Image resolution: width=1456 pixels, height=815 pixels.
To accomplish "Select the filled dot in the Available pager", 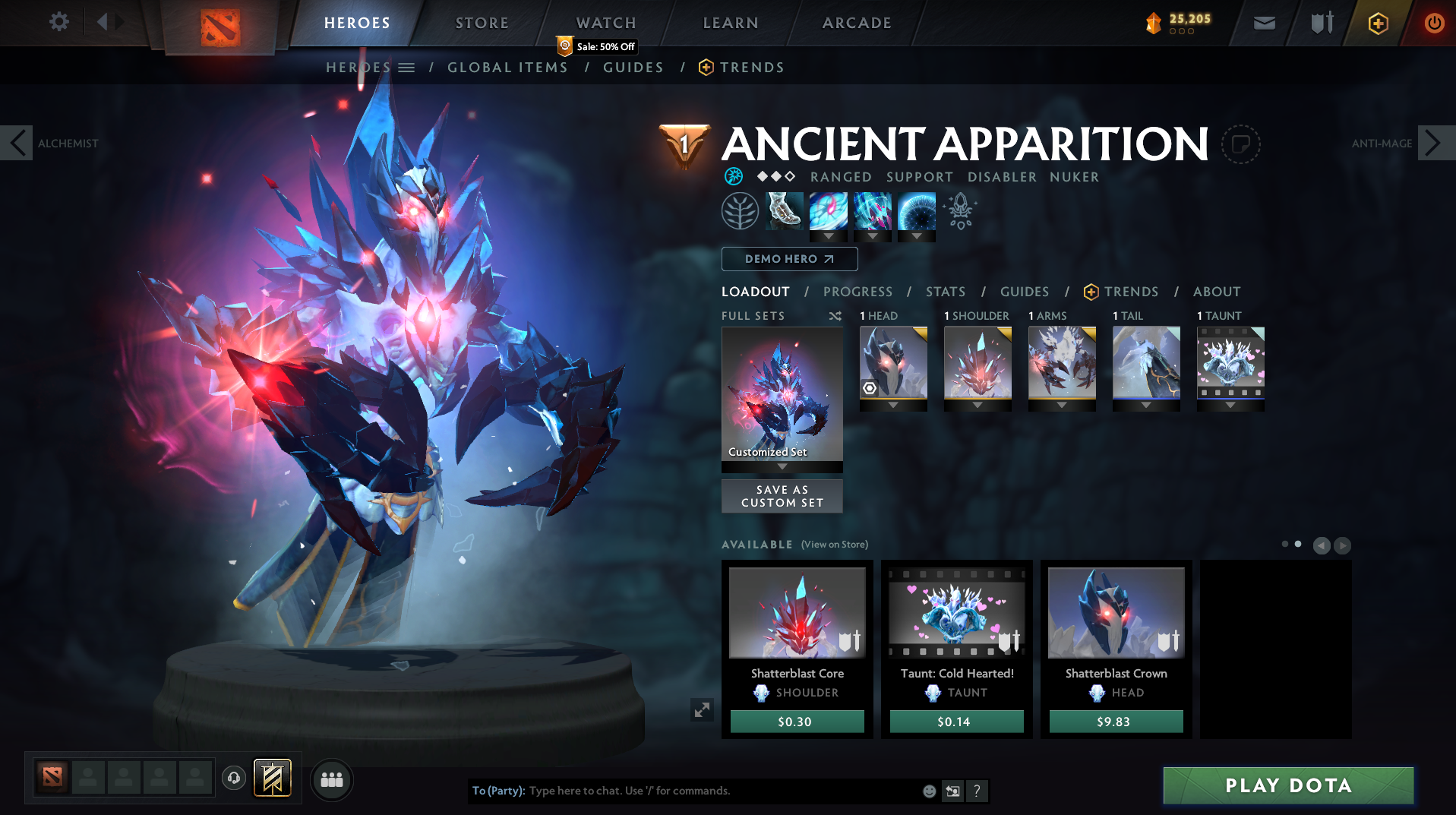I will point(1297,545).
